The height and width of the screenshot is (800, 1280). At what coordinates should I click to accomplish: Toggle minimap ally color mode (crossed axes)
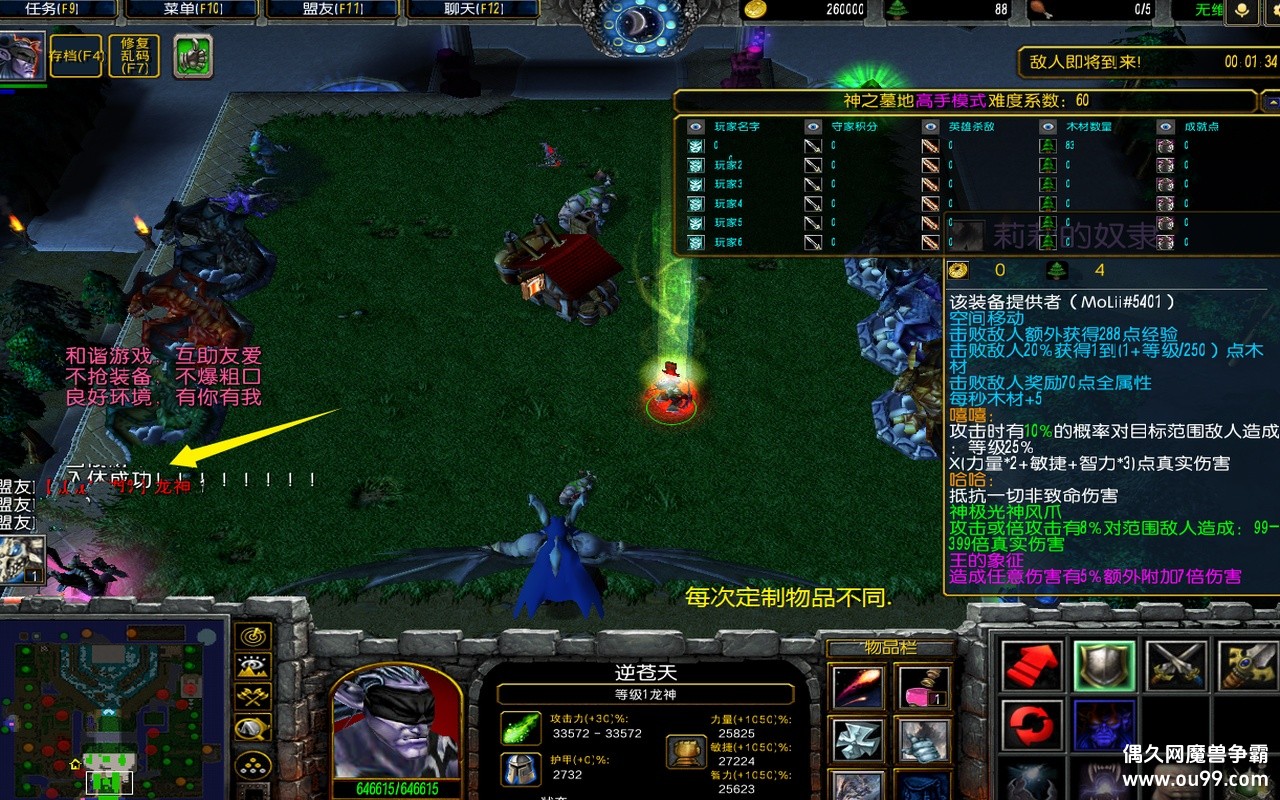coord(252,697)
